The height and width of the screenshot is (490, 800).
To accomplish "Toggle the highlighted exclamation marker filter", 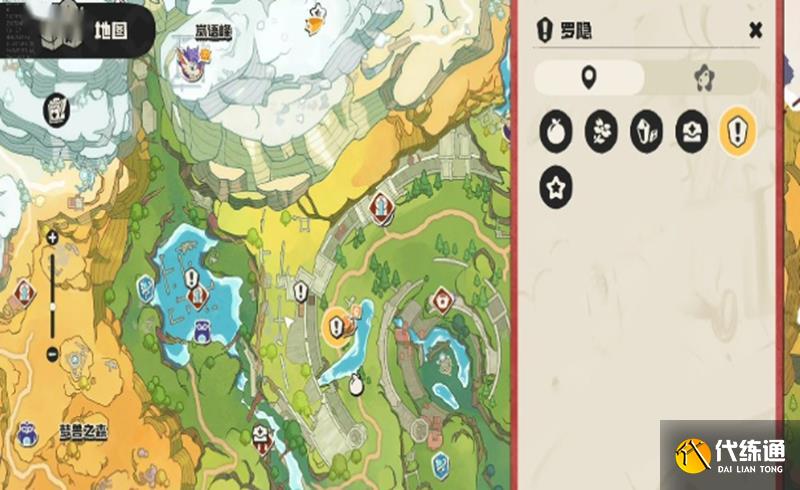I will click(738, 132).
